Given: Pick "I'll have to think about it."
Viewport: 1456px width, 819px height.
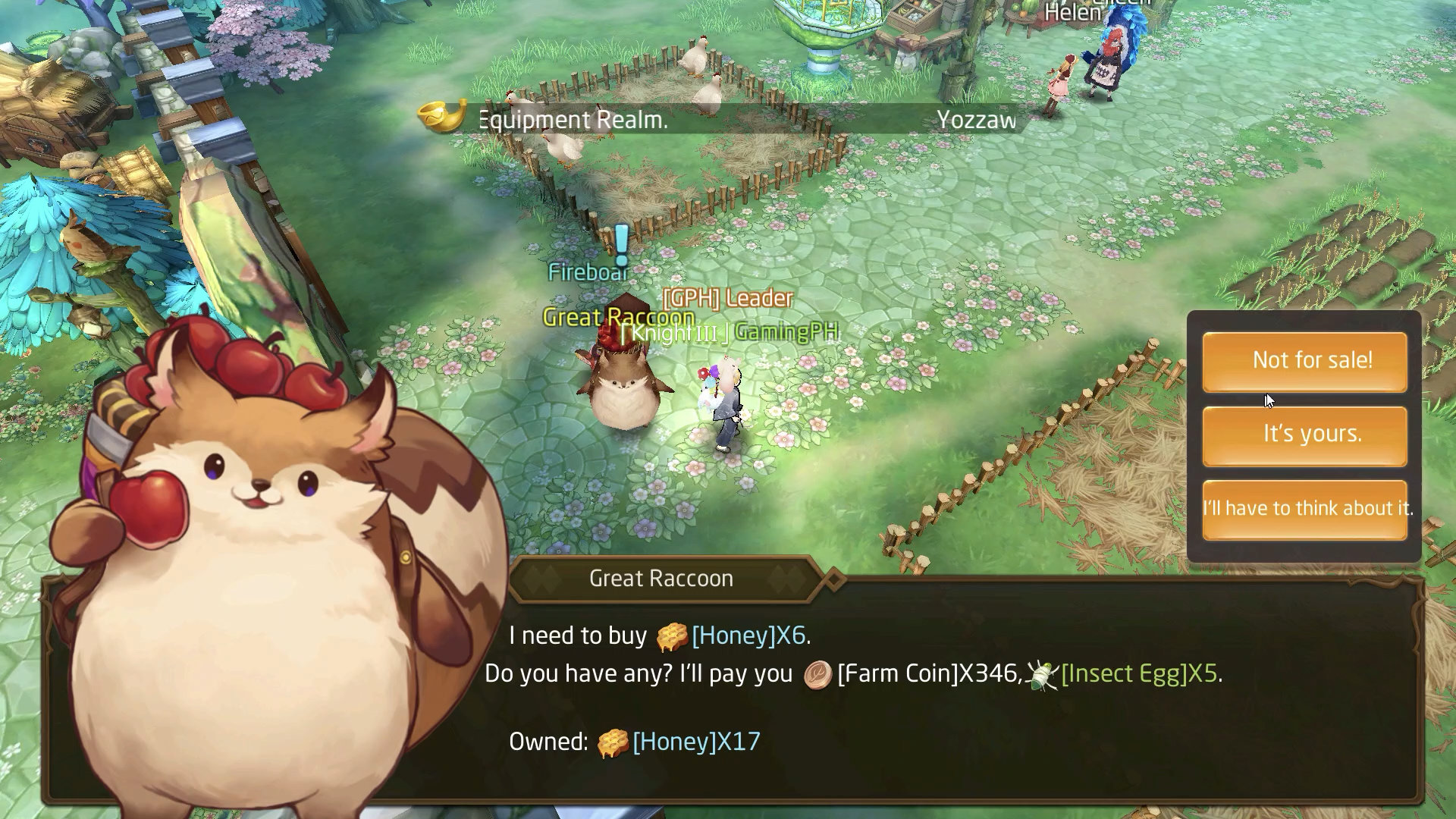Looking at the screenshot, I should pos(1304,508).
